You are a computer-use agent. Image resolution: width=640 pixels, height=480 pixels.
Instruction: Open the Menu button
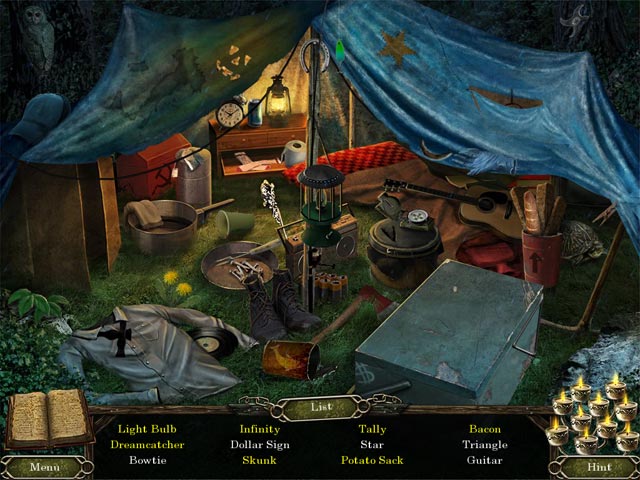[x=43, y=466]
